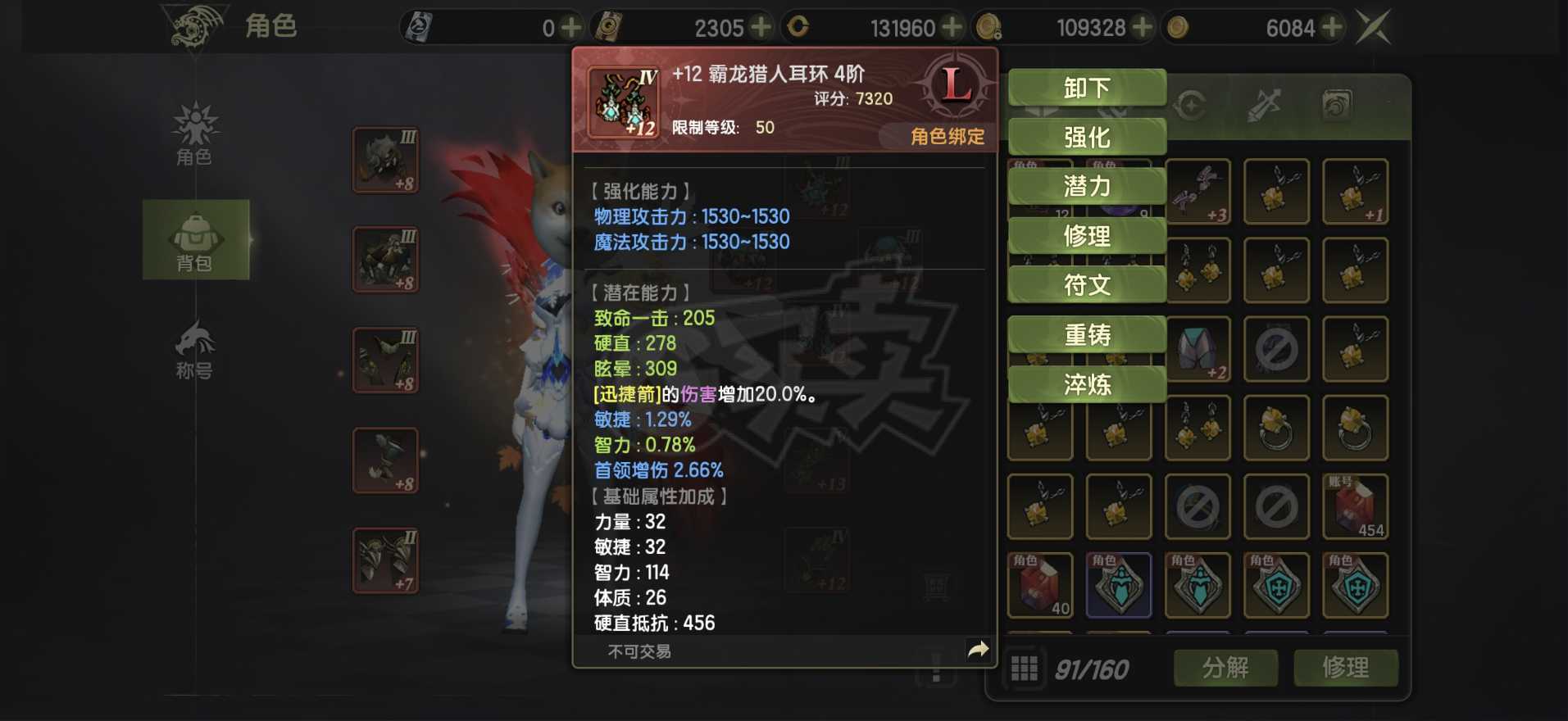
Task: Select the red gem item stack showing 454
Action: coord(1354,506)
